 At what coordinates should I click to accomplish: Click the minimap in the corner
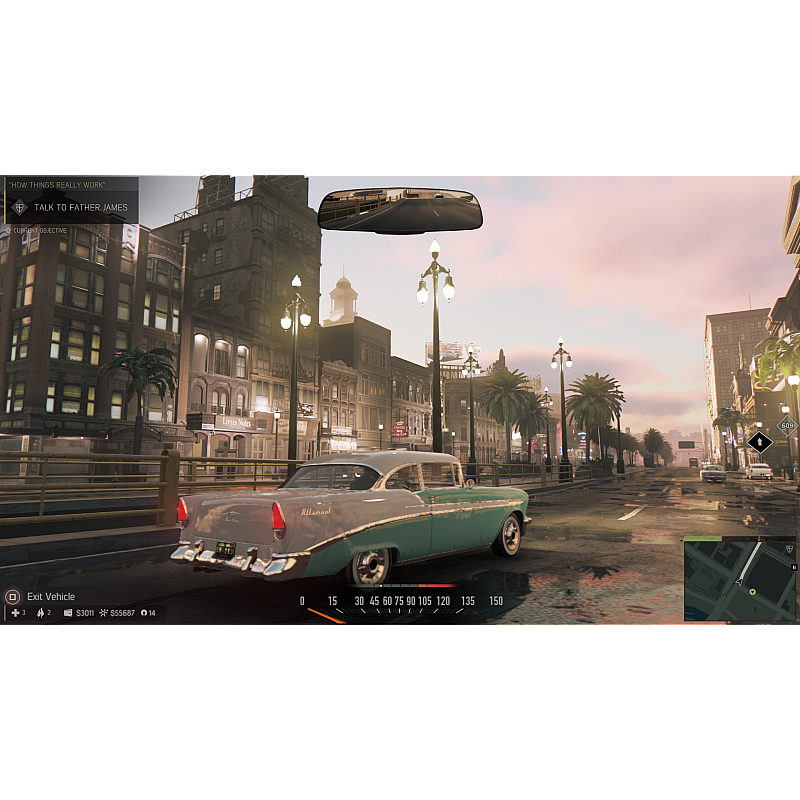pos(740,579)
